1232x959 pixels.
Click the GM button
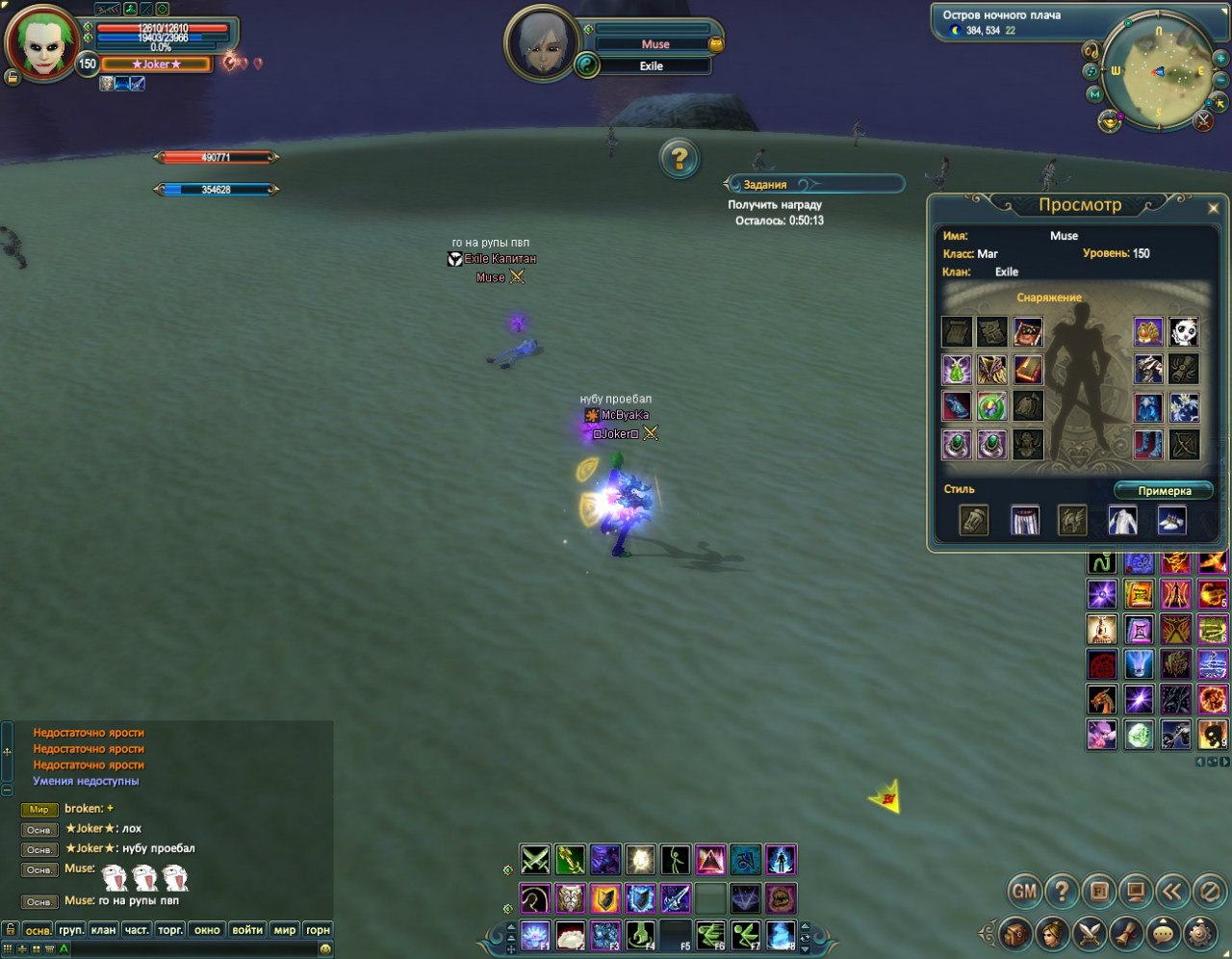1025,892
